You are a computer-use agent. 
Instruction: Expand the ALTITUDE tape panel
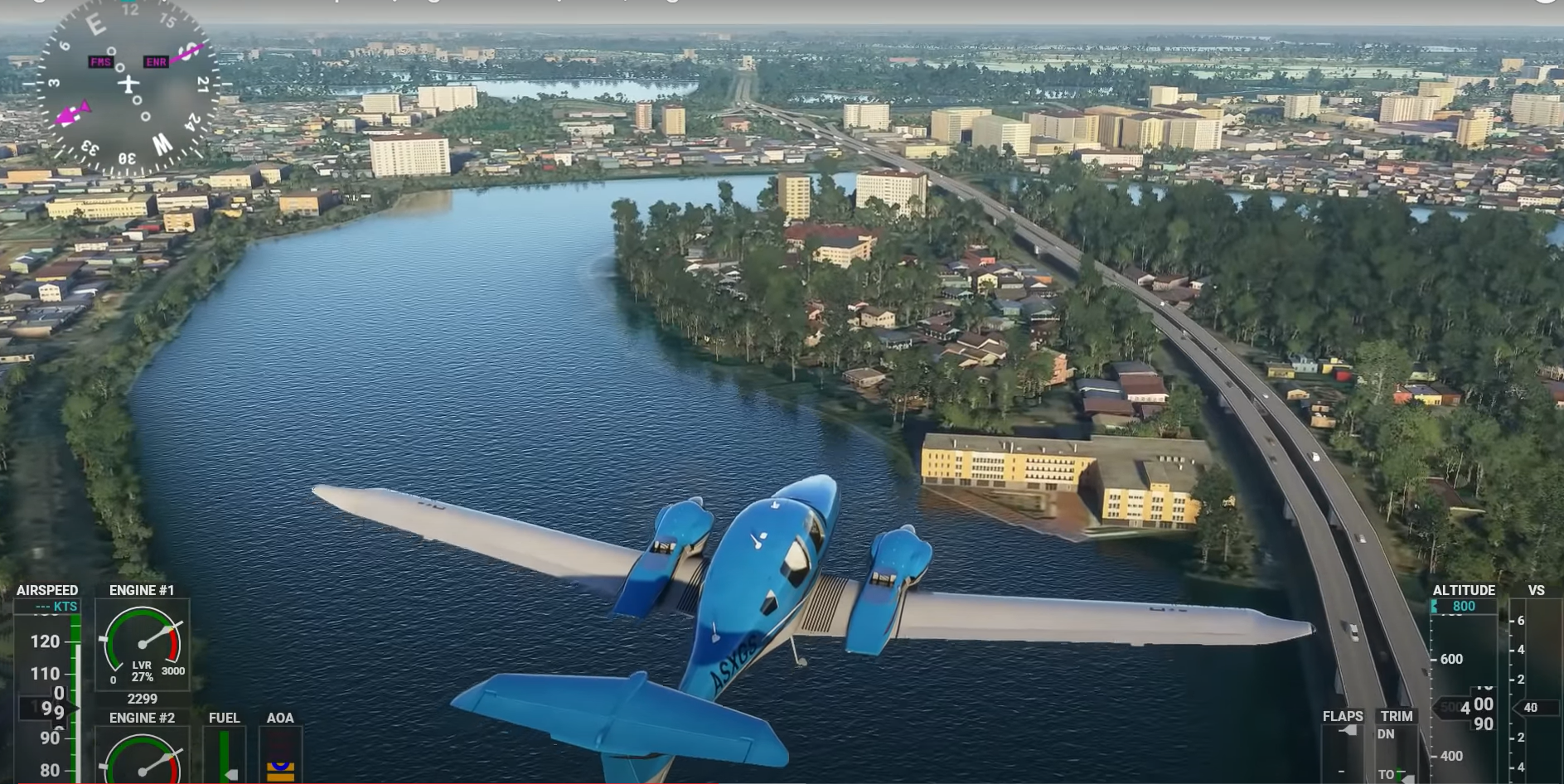click(1465, 590)
